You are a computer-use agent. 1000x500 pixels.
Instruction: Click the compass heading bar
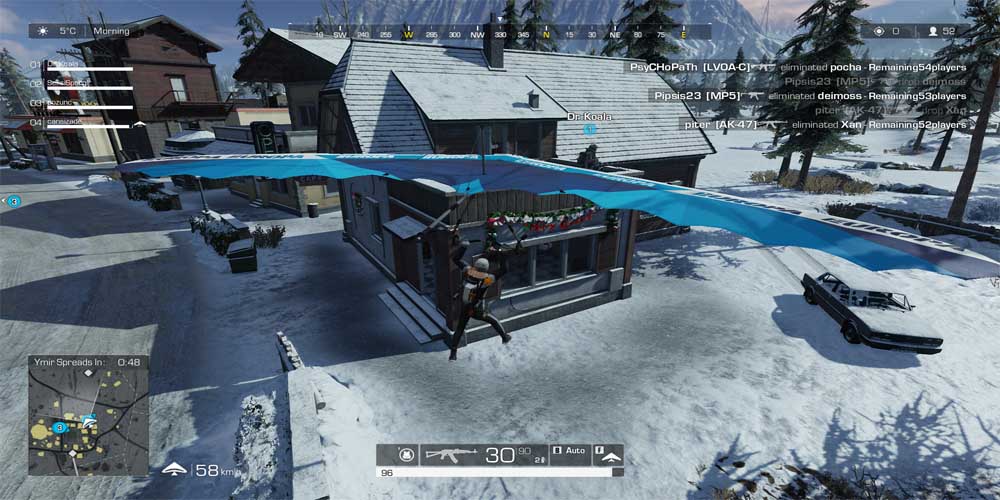click(500, 33)
